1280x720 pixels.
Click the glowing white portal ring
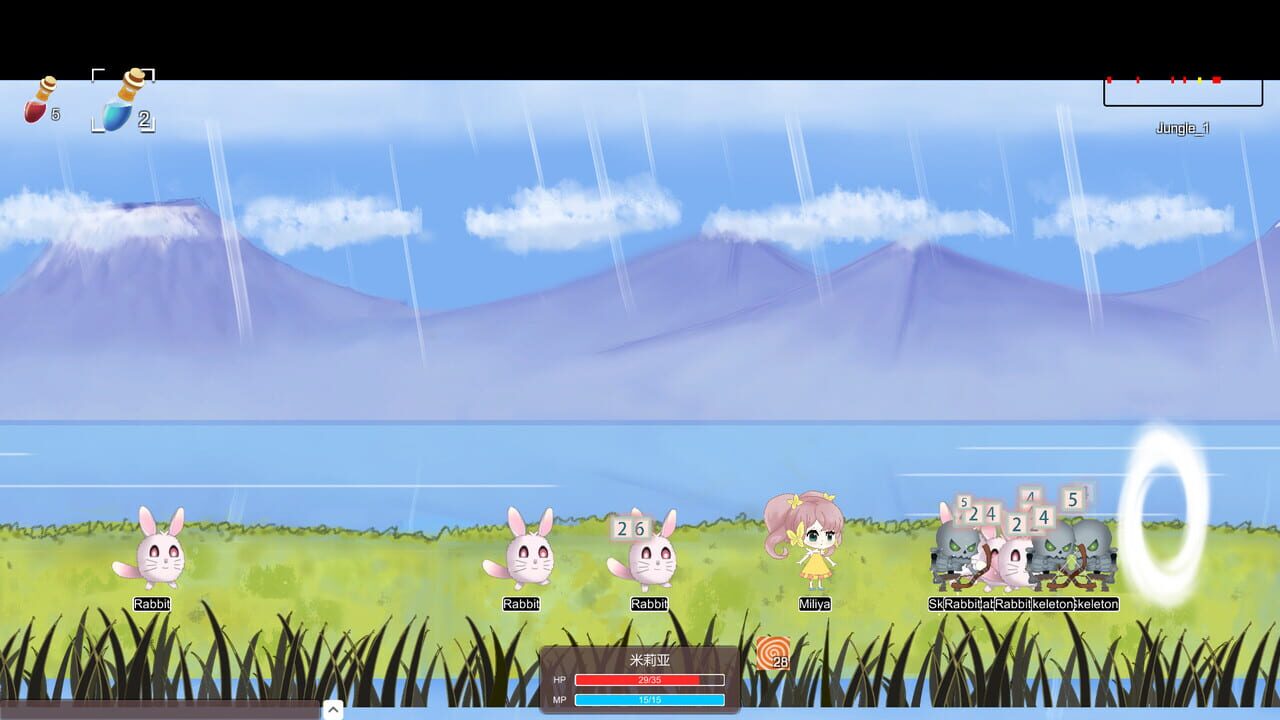(x=1165, y=527)
